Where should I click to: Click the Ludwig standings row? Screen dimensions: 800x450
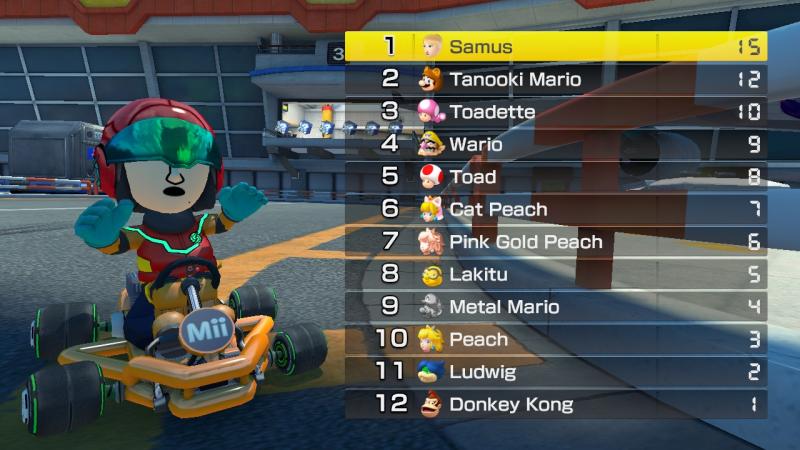point(556,371)
